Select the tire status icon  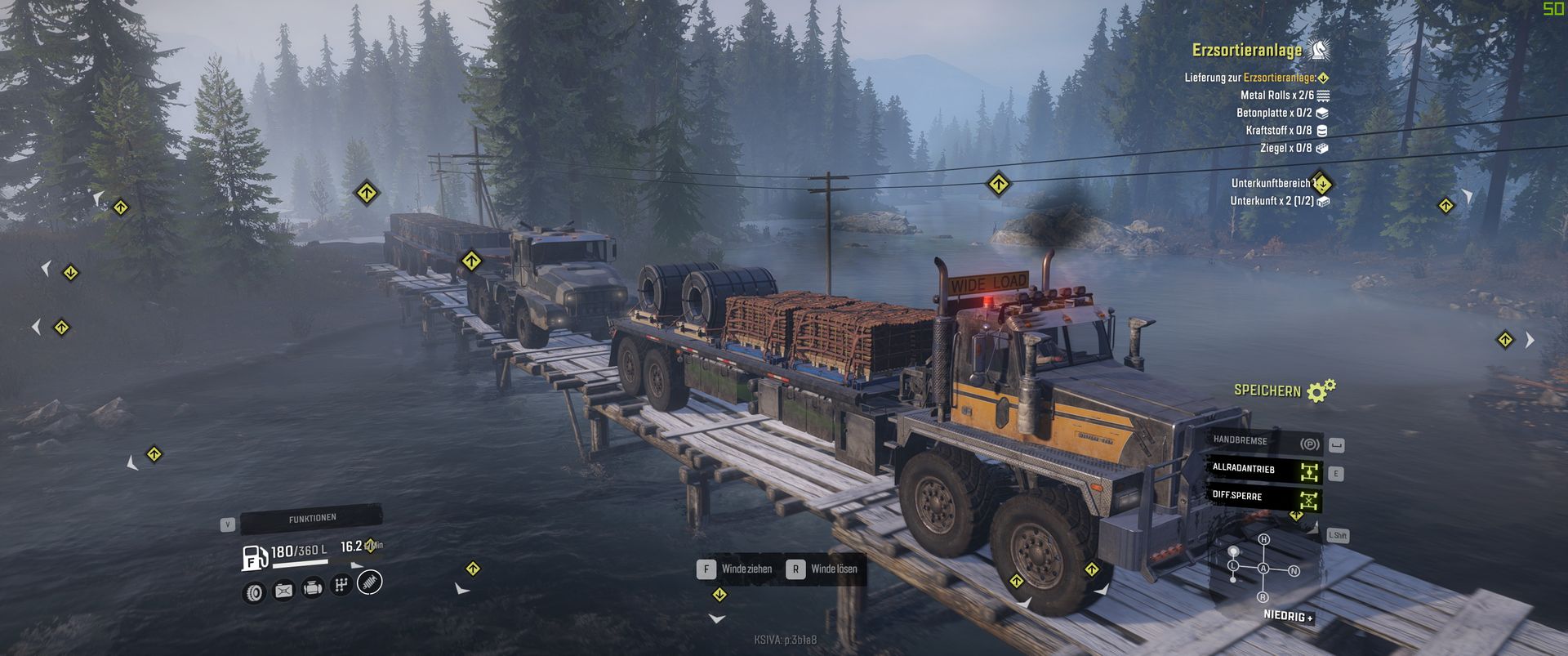(x=255, y=591)
